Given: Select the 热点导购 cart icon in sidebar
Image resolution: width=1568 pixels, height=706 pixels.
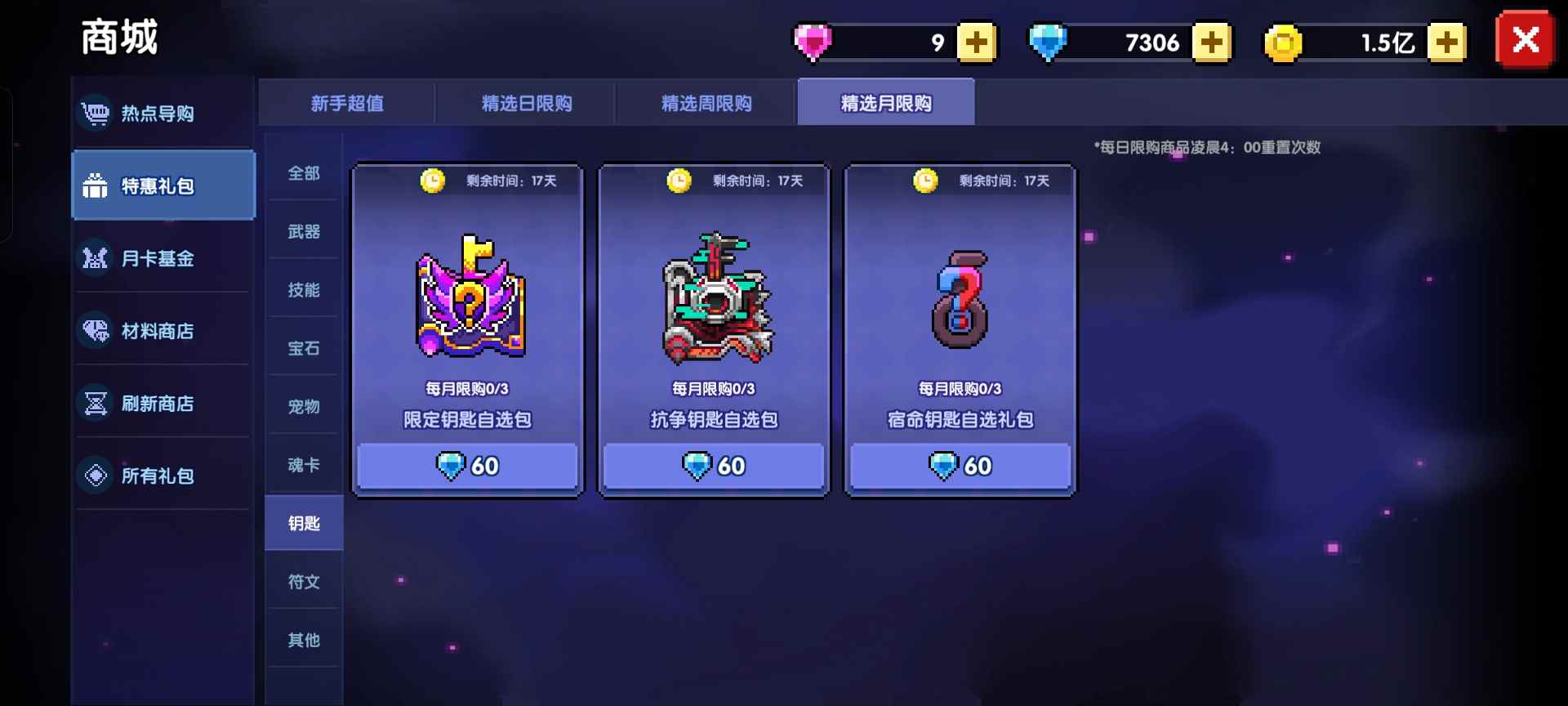Looking at the screenshot, I should (x=96, y=114).
